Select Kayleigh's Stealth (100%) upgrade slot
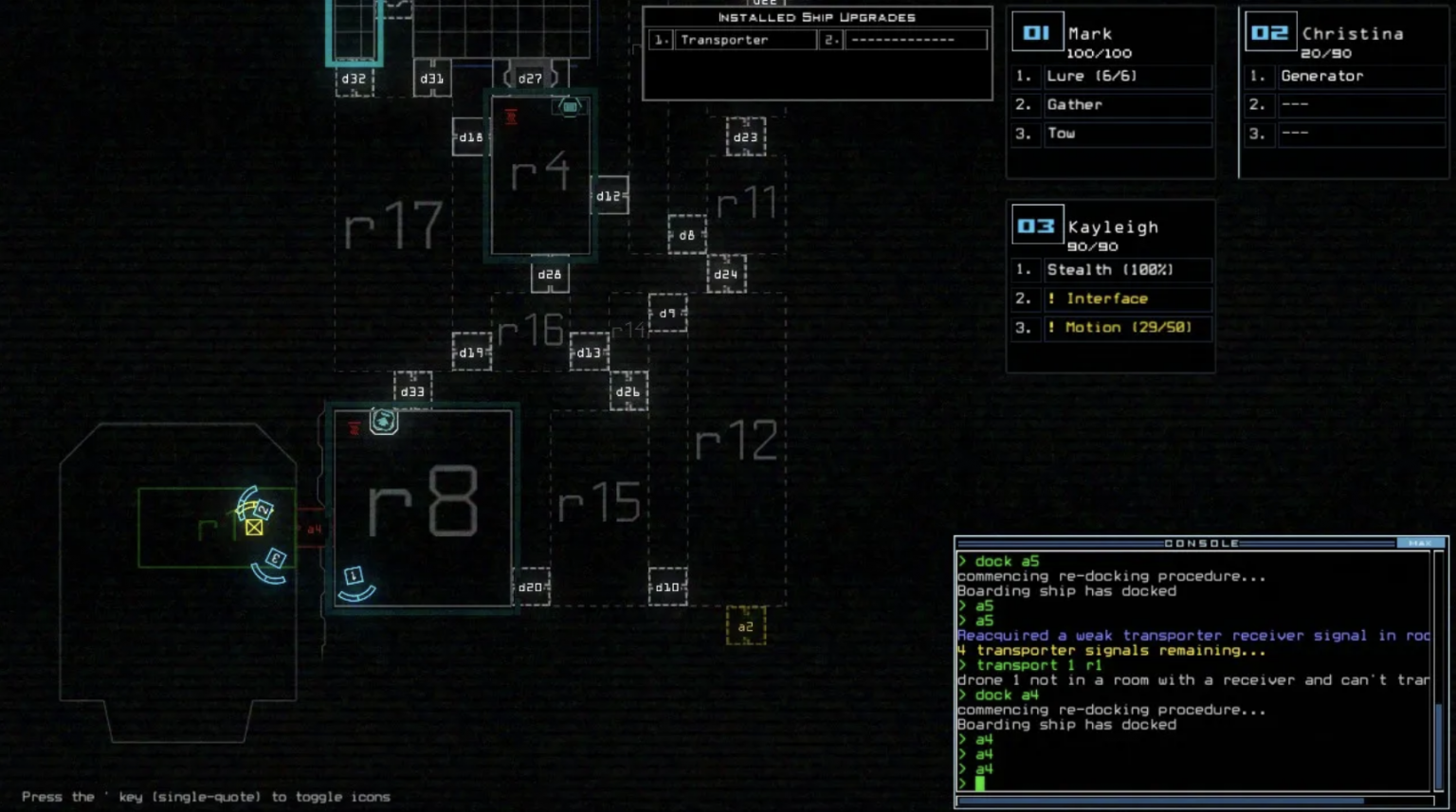The height and width of the screenshot is (812, 1456). tap(1128, 270)
